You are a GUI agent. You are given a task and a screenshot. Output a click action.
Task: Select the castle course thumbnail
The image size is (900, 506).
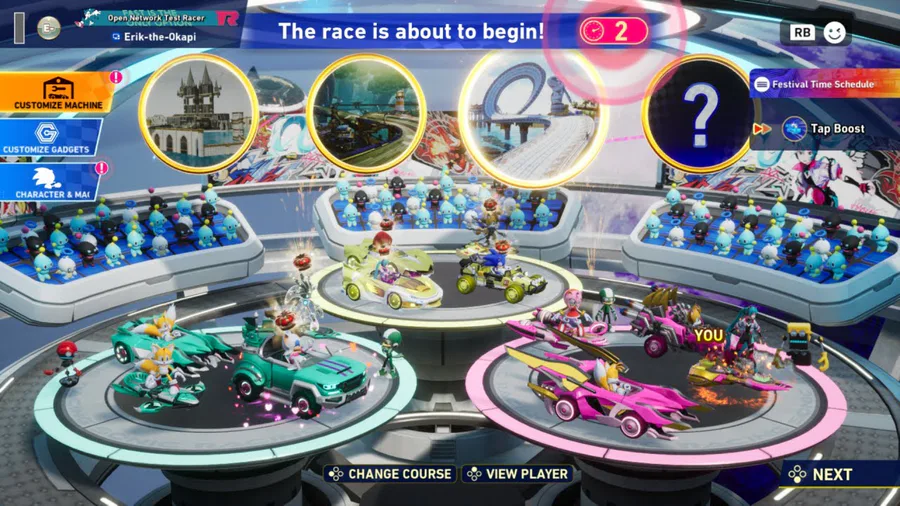click(x=198, y=113)
